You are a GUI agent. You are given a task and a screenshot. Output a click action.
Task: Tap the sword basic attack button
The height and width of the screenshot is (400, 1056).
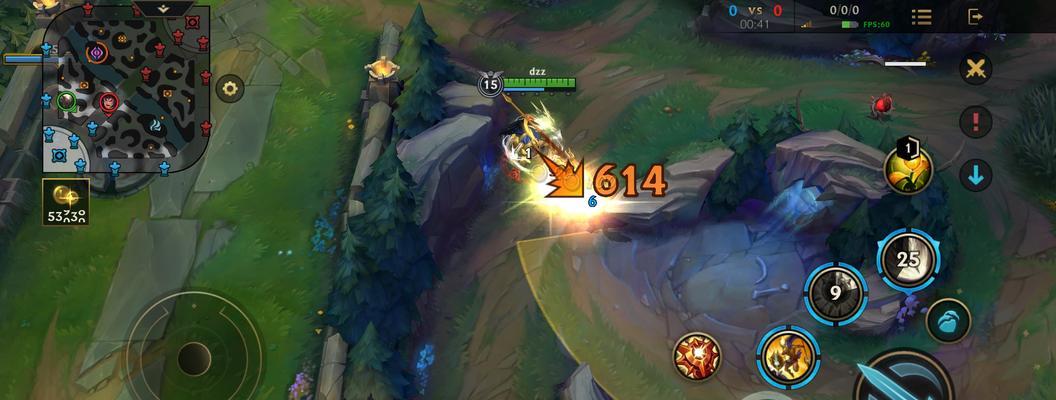click(905, 380)
